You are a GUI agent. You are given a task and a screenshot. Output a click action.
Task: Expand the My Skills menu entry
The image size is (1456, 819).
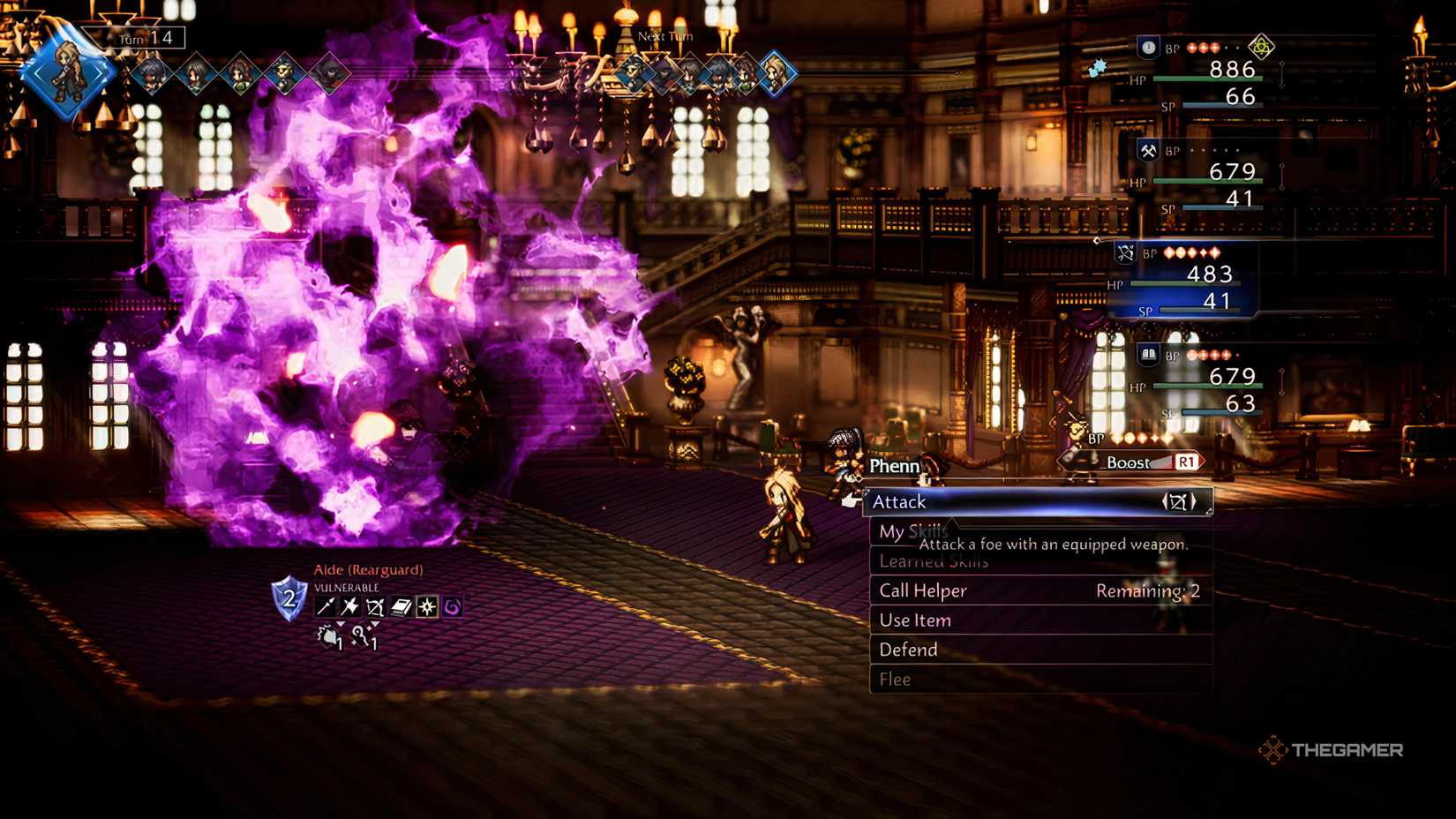[x=912, y=531]
